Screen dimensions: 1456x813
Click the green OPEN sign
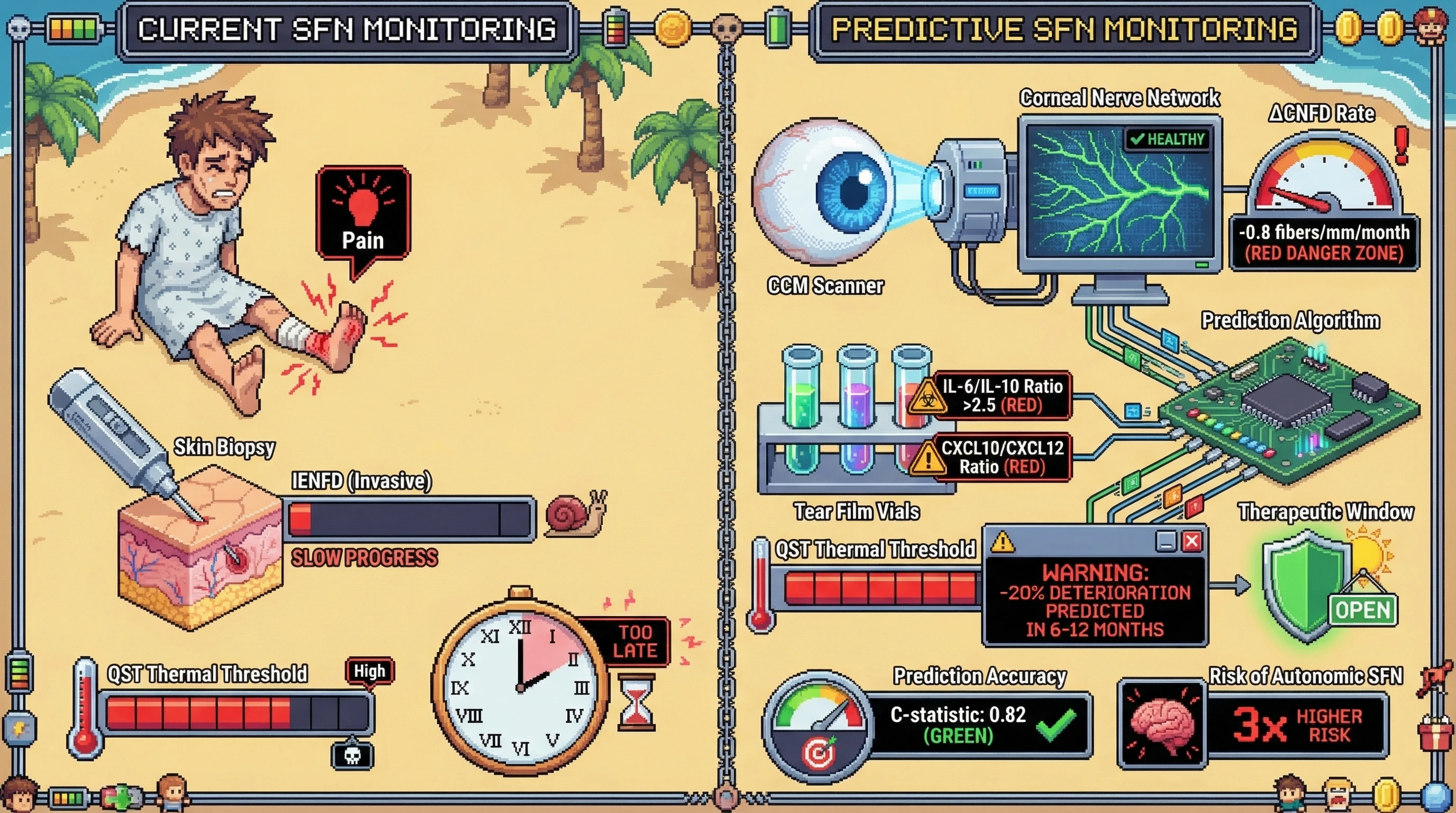click(x=1363, y=610)
